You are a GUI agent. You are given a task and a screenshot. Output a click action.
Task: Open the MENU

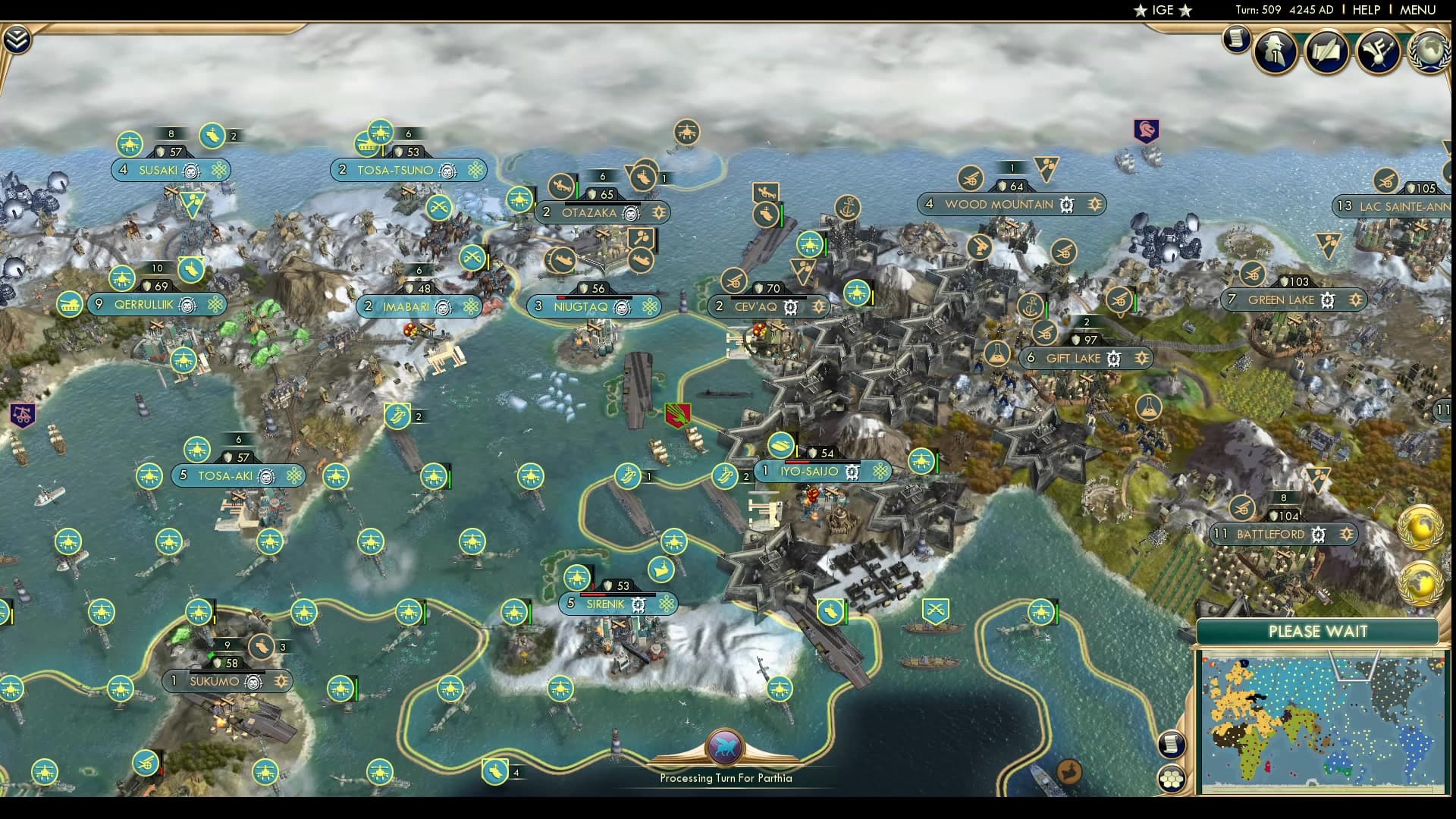(x=1417, y=10)
